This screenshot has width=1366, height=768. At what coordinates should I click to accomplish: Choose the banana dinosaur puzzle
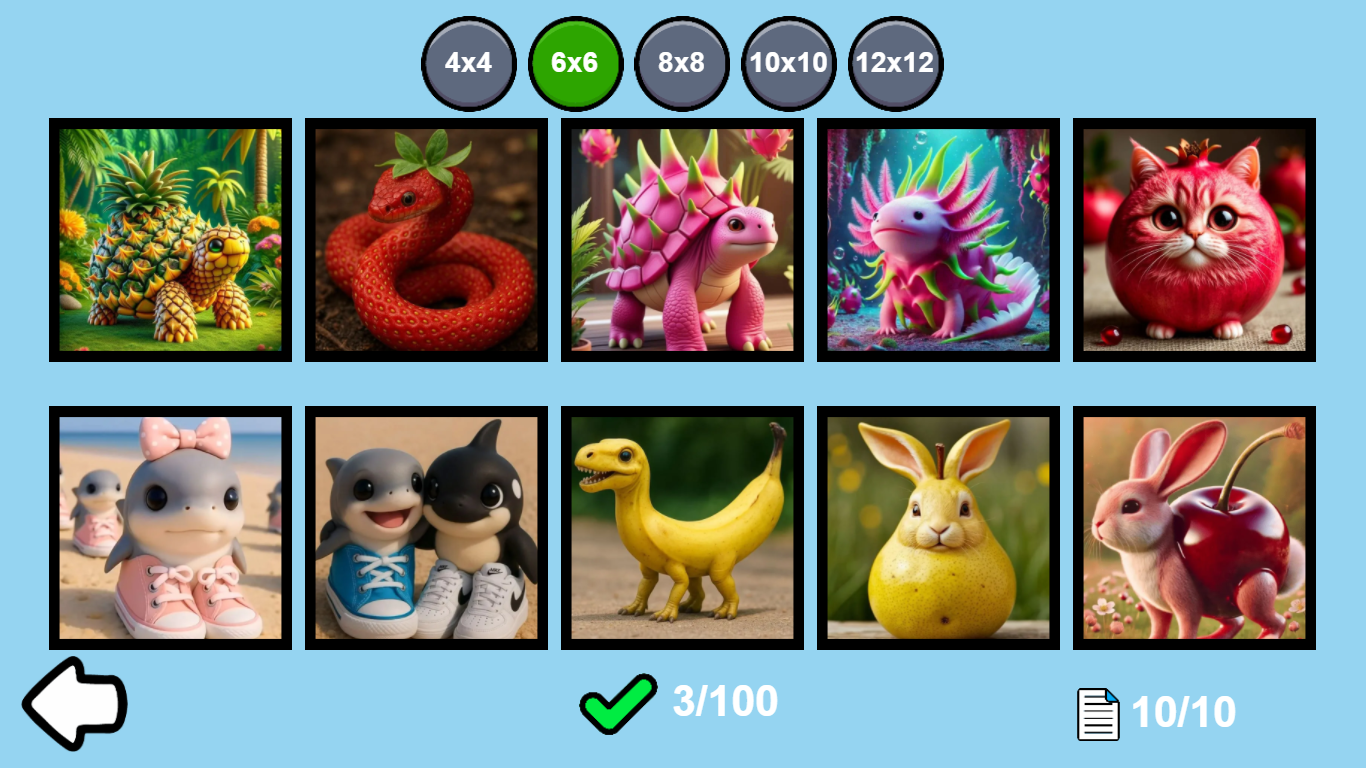tap(682, 527)
